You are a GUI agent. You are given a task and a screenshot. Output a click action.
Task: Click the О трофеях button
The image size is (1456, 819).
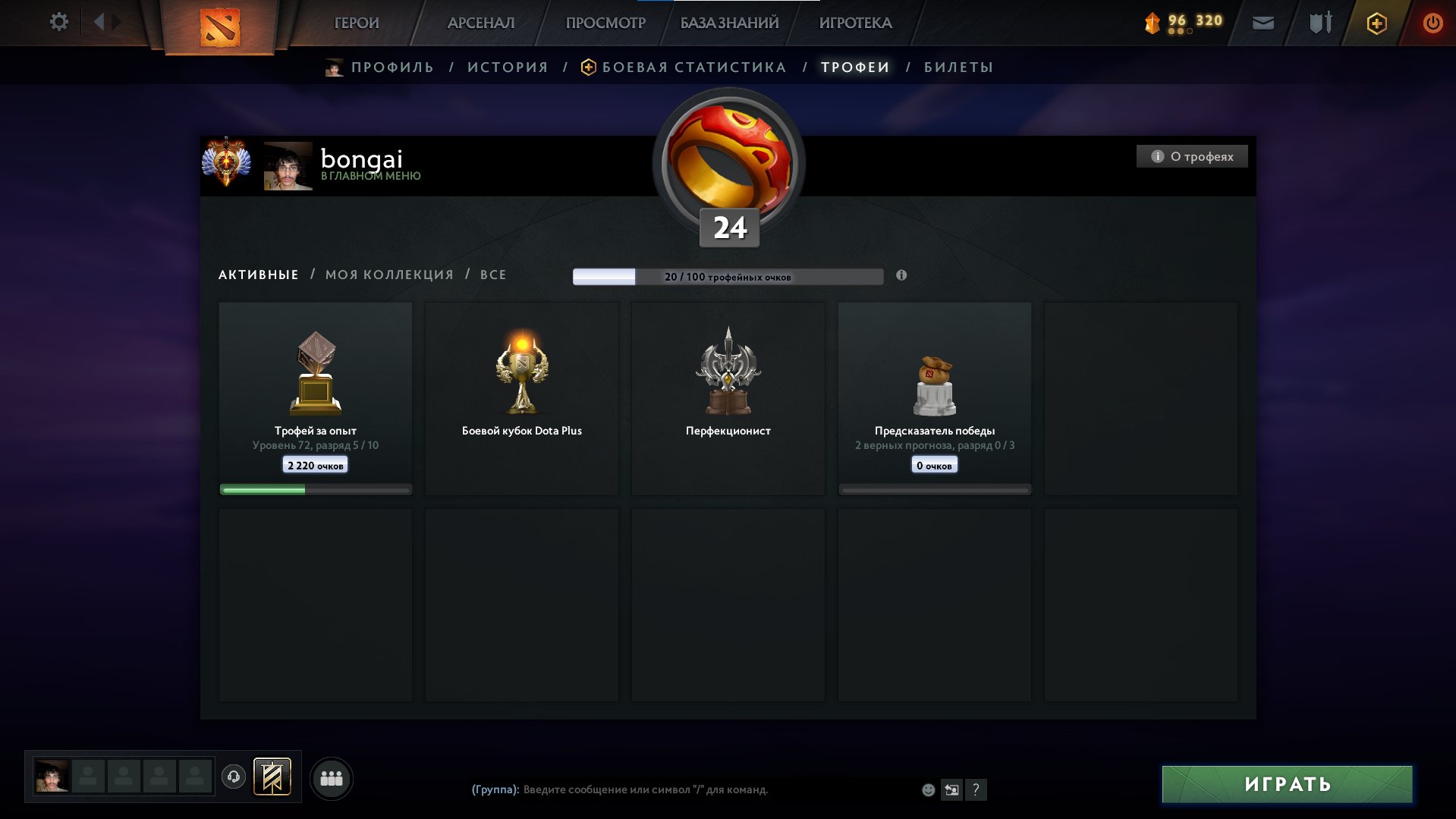(x=1191, y=156)
